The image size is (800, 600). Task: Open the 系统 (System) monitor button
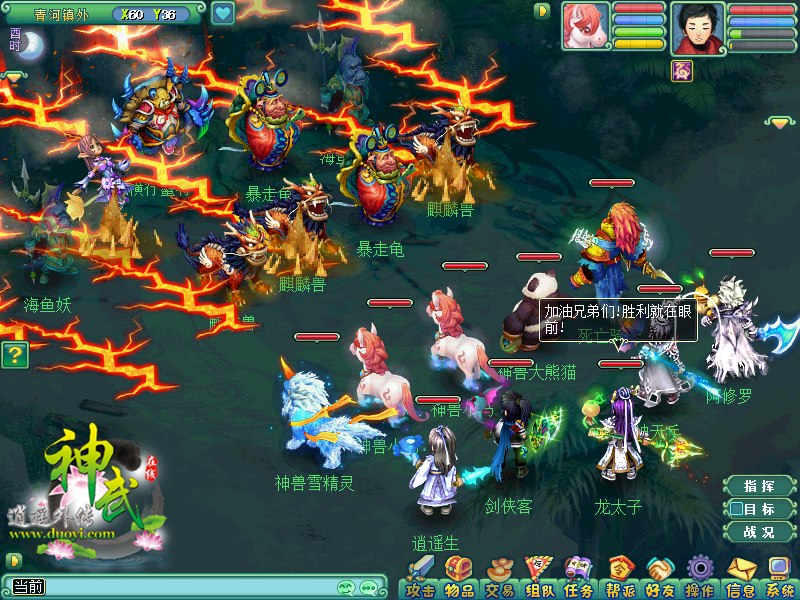[x=779, y=578]
